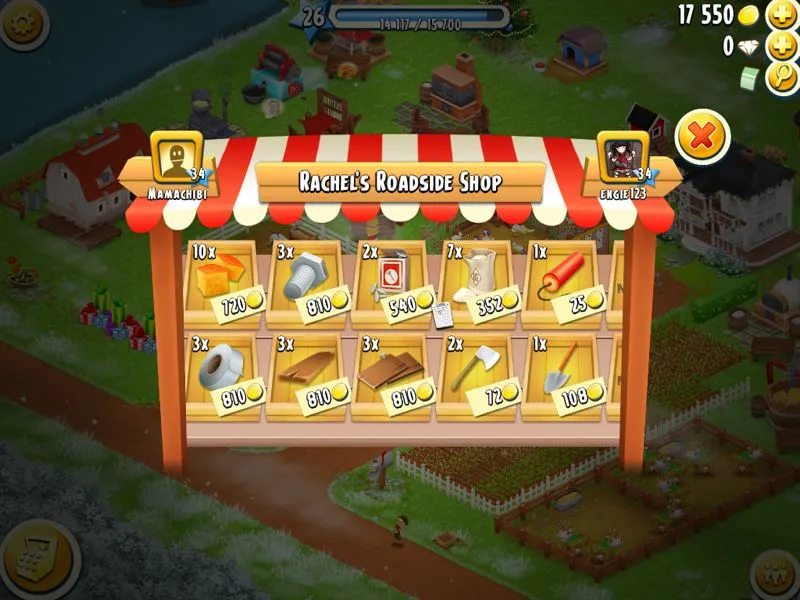Screen dimensions: 800x600
Task: Open the gear settings button
Action: 22,20
